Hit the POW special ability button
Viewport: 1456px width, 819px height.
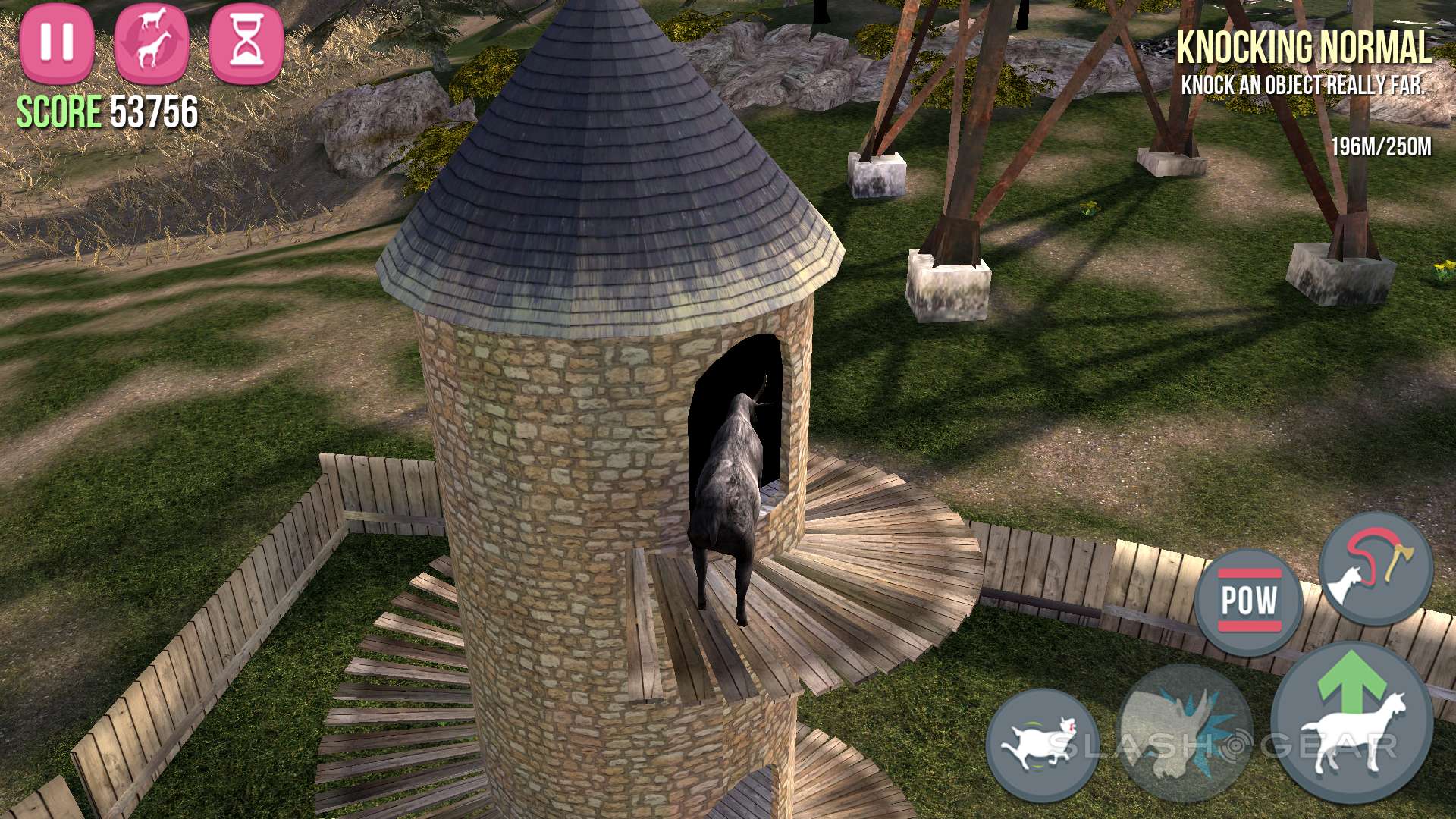coord(1249,601)
